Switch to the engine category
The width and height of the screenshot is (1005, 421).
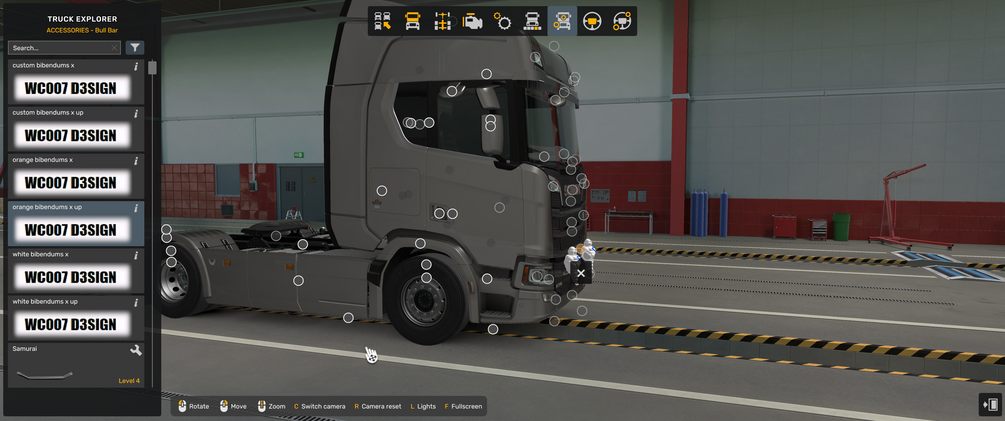(473, 21)
